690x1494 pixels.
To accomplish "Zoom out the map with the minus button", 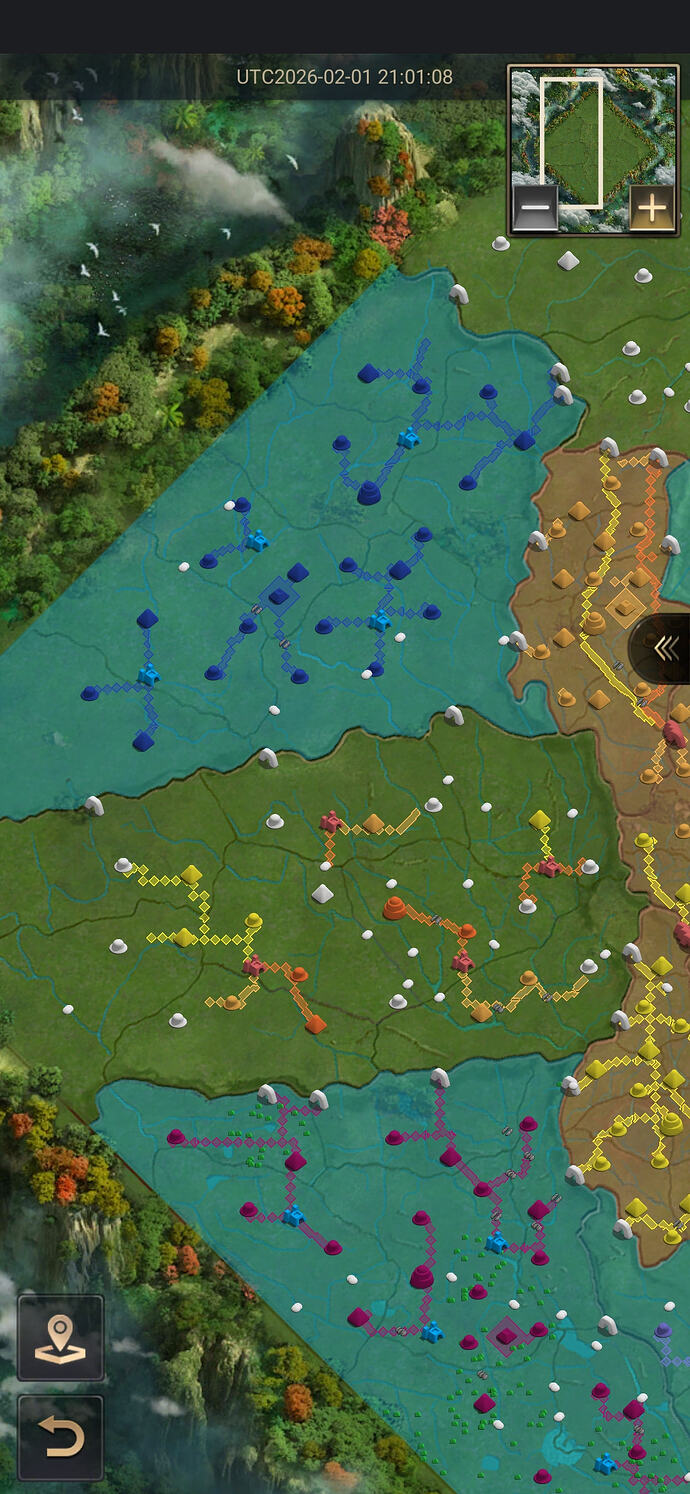I will (536, 209).
